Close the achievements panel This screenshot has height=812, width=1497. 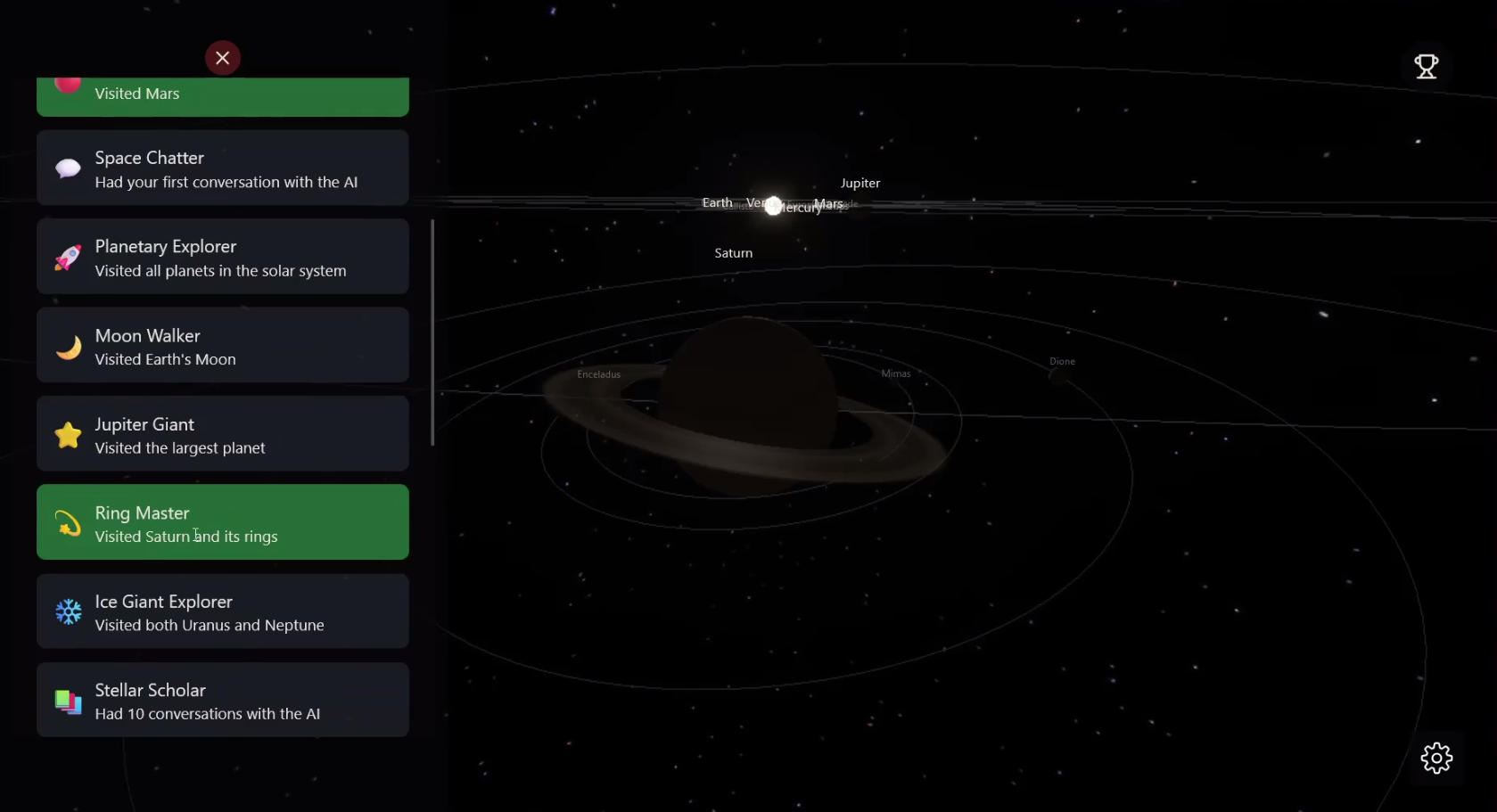click(x=222, y=57)
